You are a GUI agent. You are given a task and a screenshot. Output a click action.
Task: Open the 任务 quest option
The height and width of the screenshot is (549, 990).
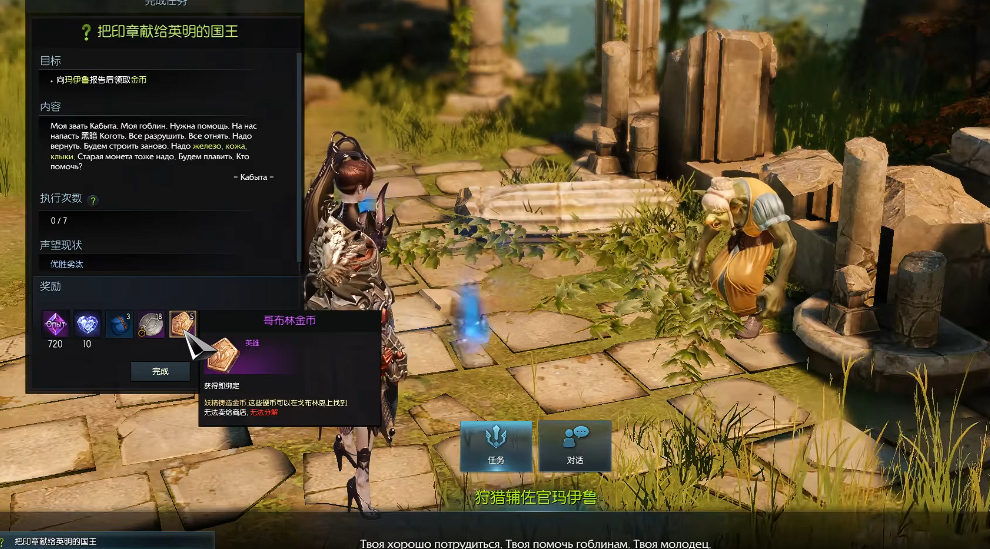coord(496,445)
